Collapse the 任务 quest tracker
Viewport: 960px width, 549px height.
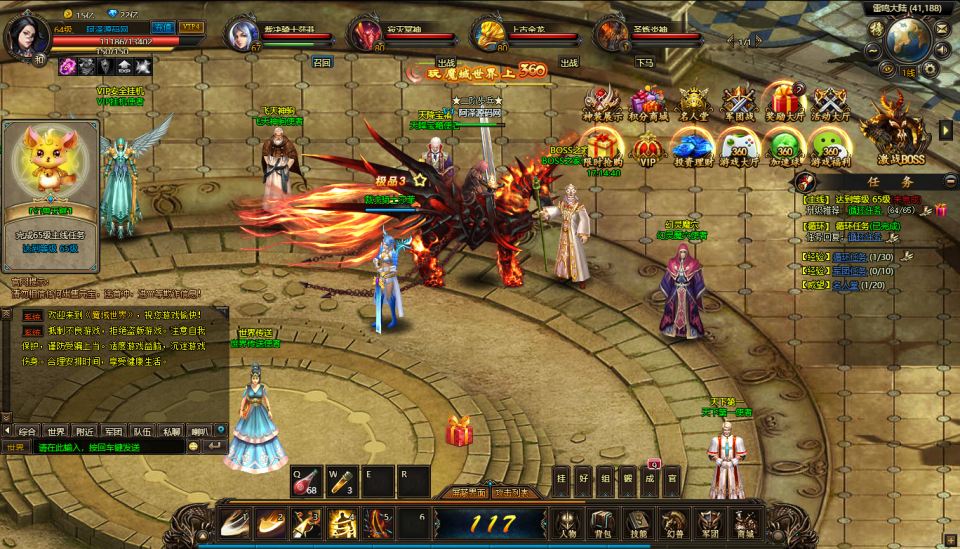click(948, 182)
